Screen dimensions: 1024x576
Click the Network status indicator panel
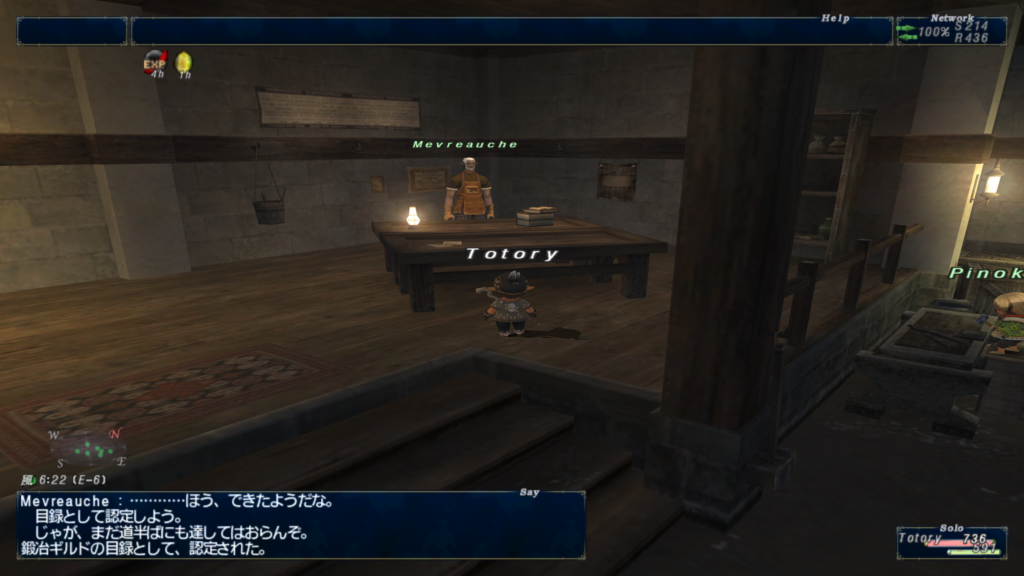pyautogui.click(x=951, y=31)
